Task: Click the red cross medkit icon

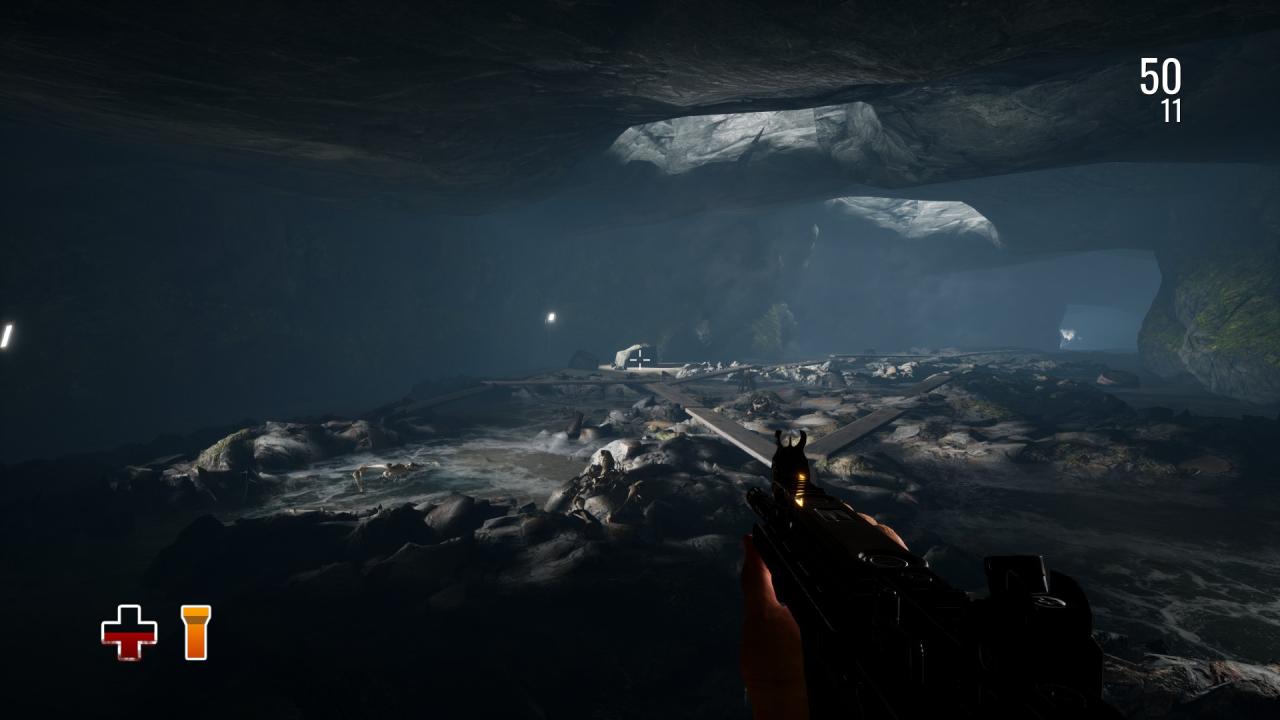Action: tap(129, 632)
